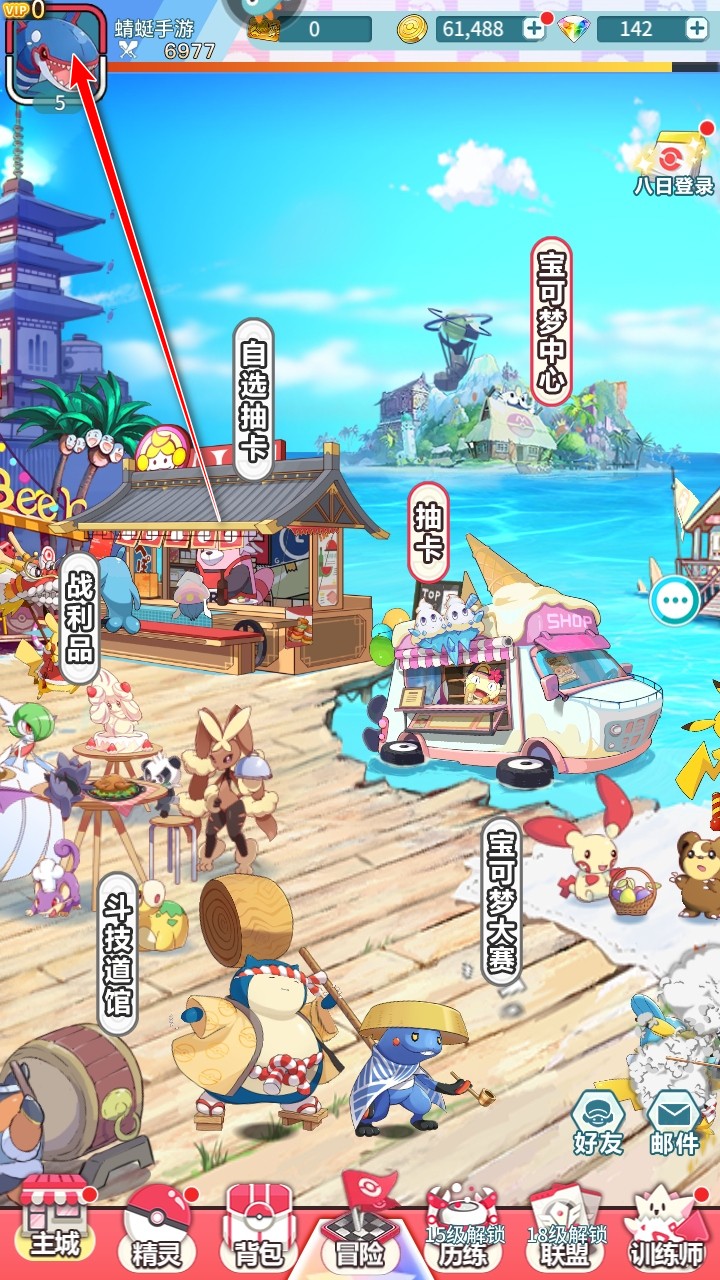Add more gold coins

[x=535, y=29]
